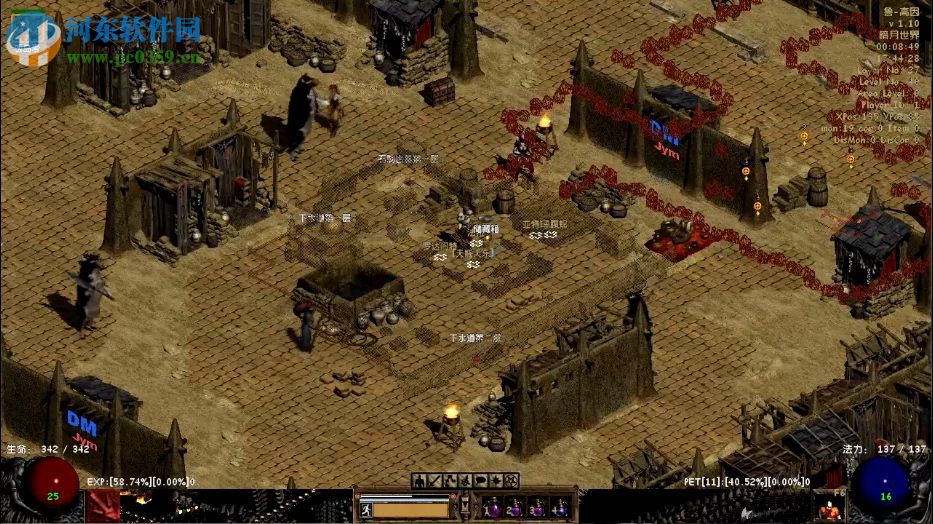The image size is (933, 524).
Task: Click the sword icon in the mini panel
Action: [x=434, y=481]
